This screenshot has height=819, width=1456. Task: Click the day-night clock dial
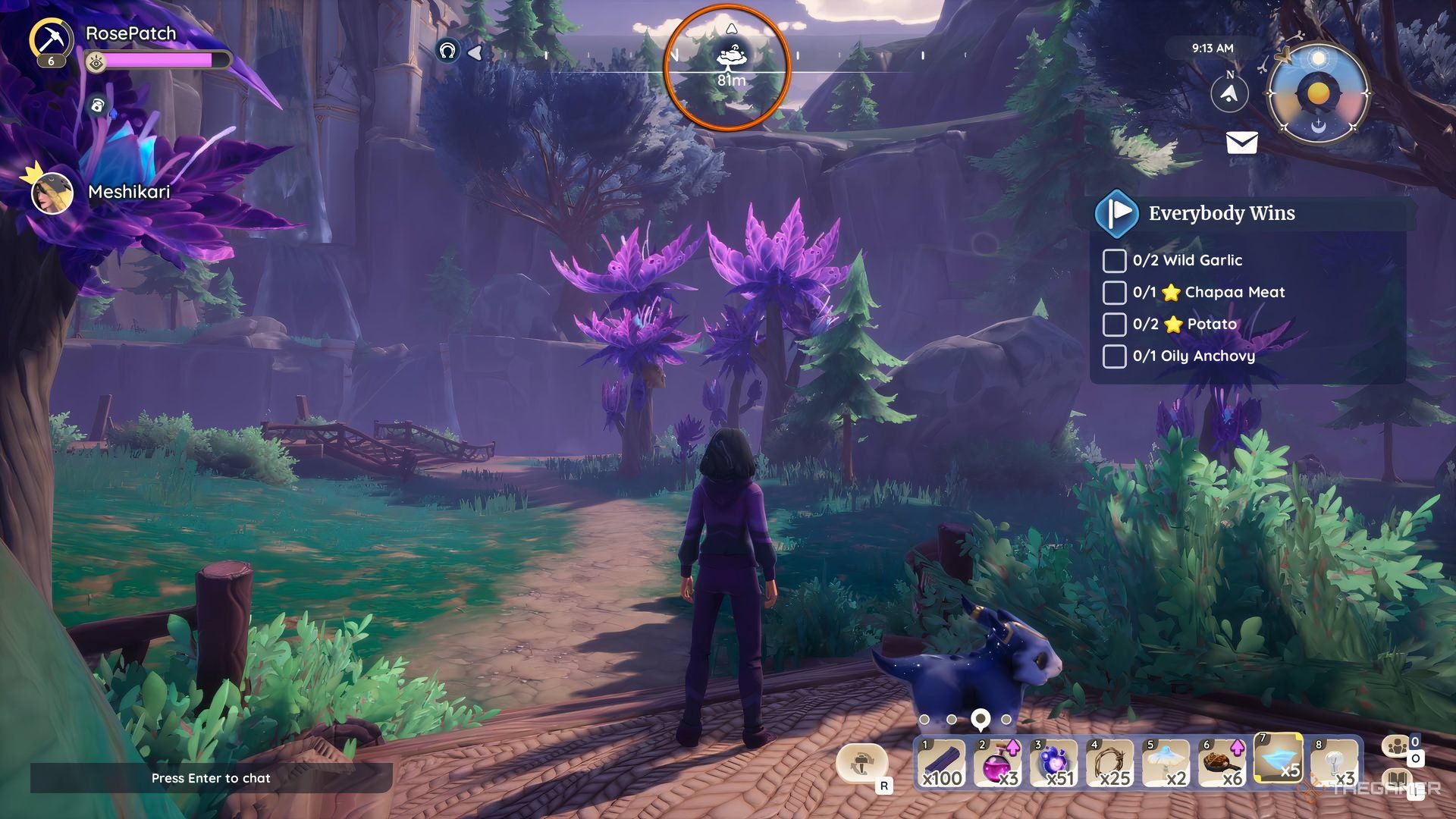tap(1318, 93)
